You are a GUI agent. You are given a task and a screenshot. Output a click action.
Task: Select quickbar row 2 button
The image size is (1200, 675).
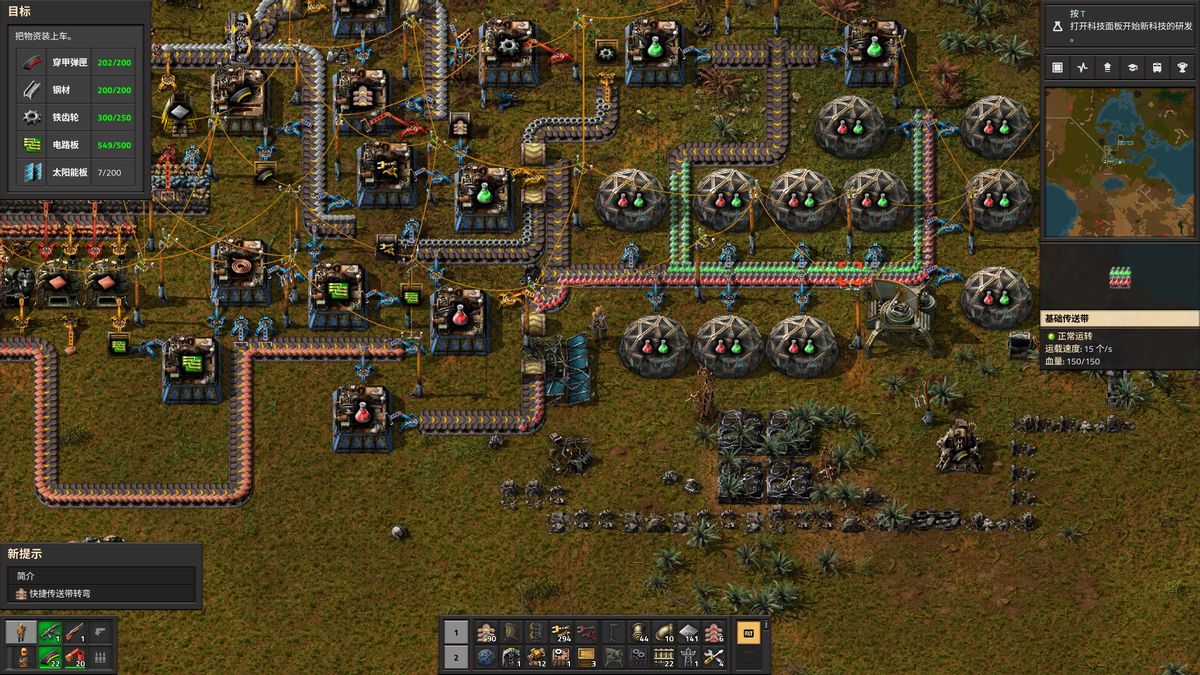455,657
